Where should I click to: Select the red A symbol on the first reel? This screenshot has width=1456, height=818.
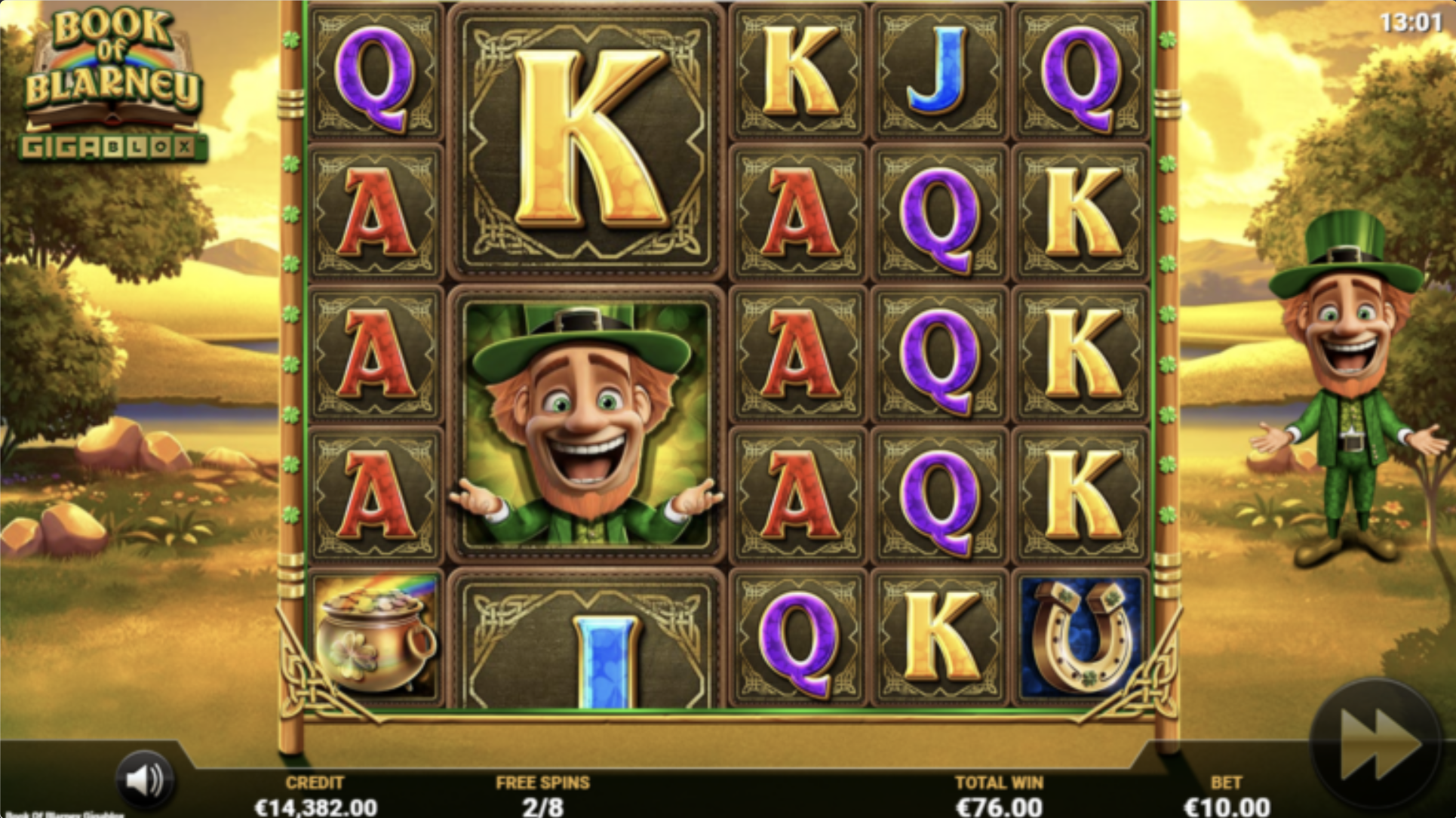point(375,211)
